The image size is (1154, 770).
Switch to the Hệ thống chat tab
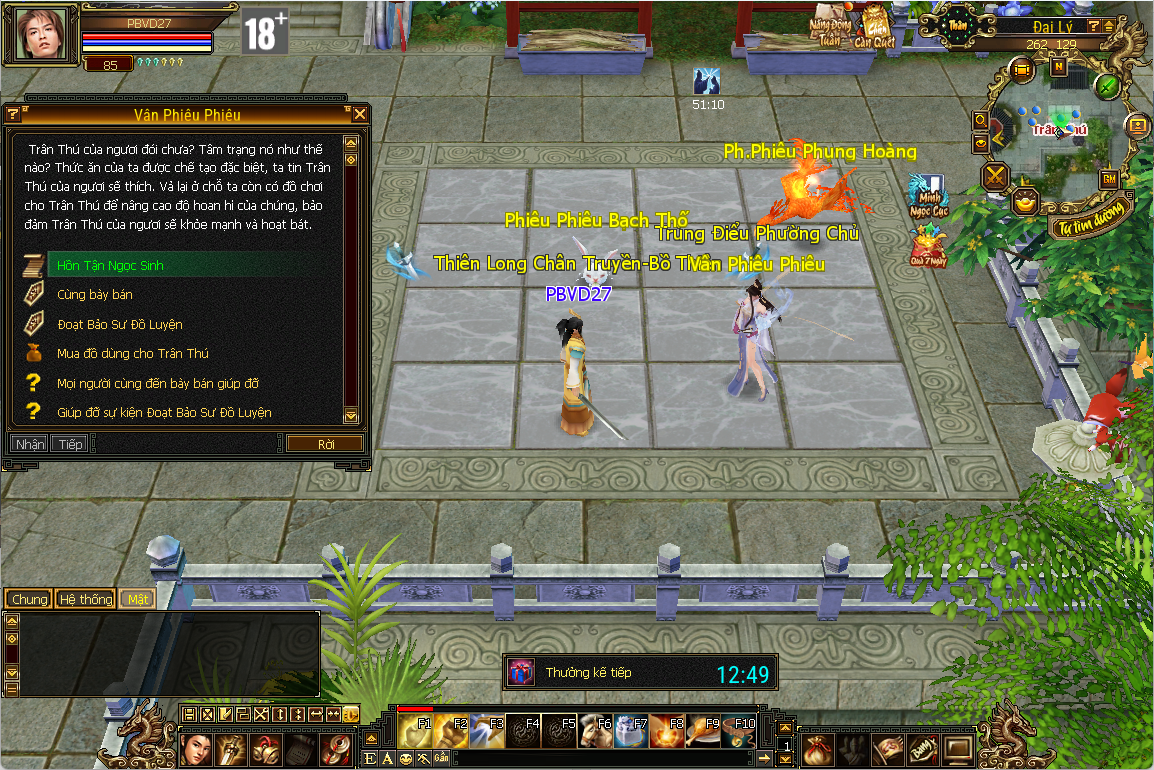[85, 599]
